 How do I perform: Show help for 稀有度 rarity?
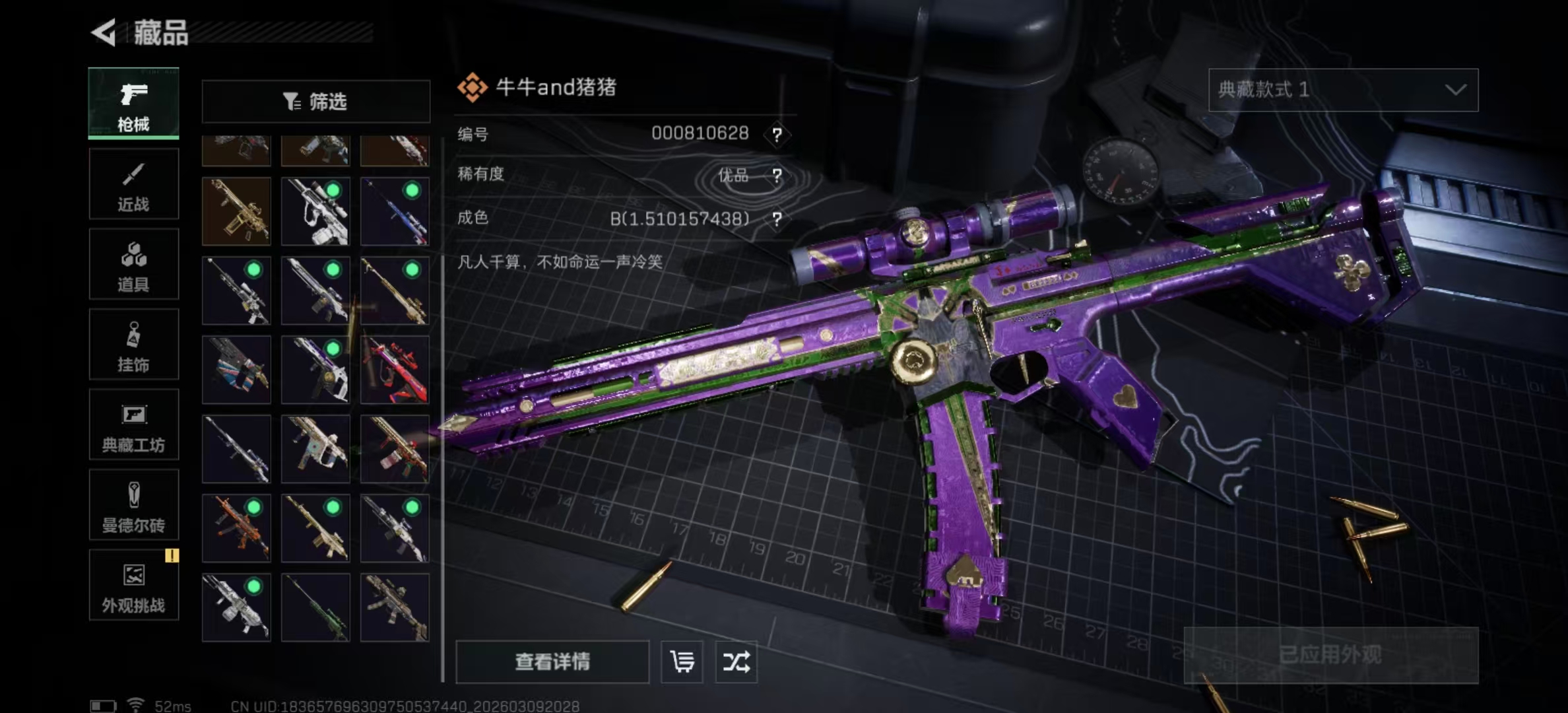(777, 176)
